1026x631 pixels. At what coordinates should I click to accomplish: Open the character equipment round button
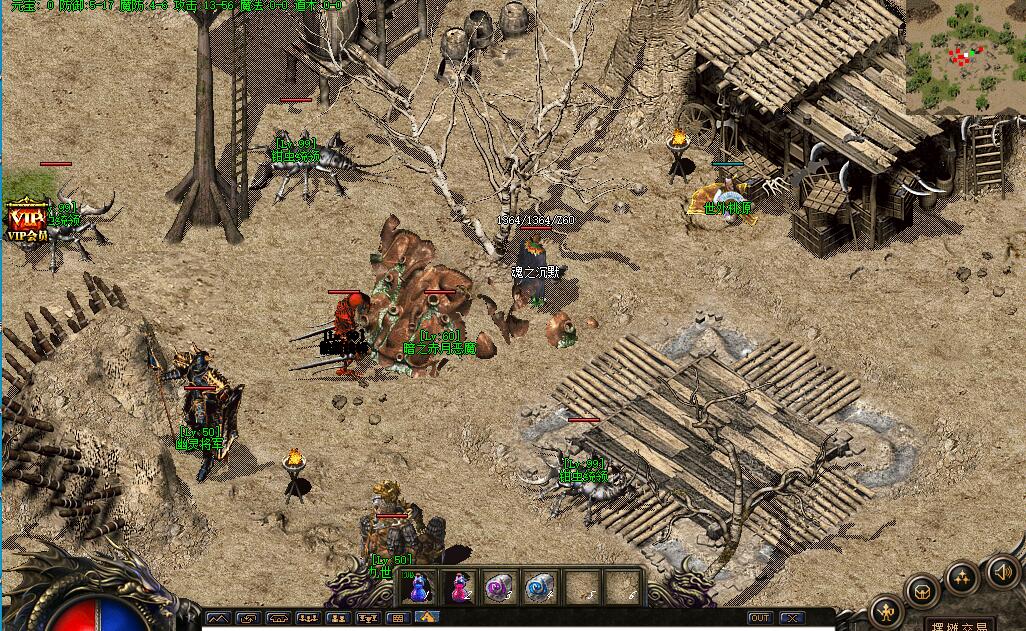[x=886, y=610]
